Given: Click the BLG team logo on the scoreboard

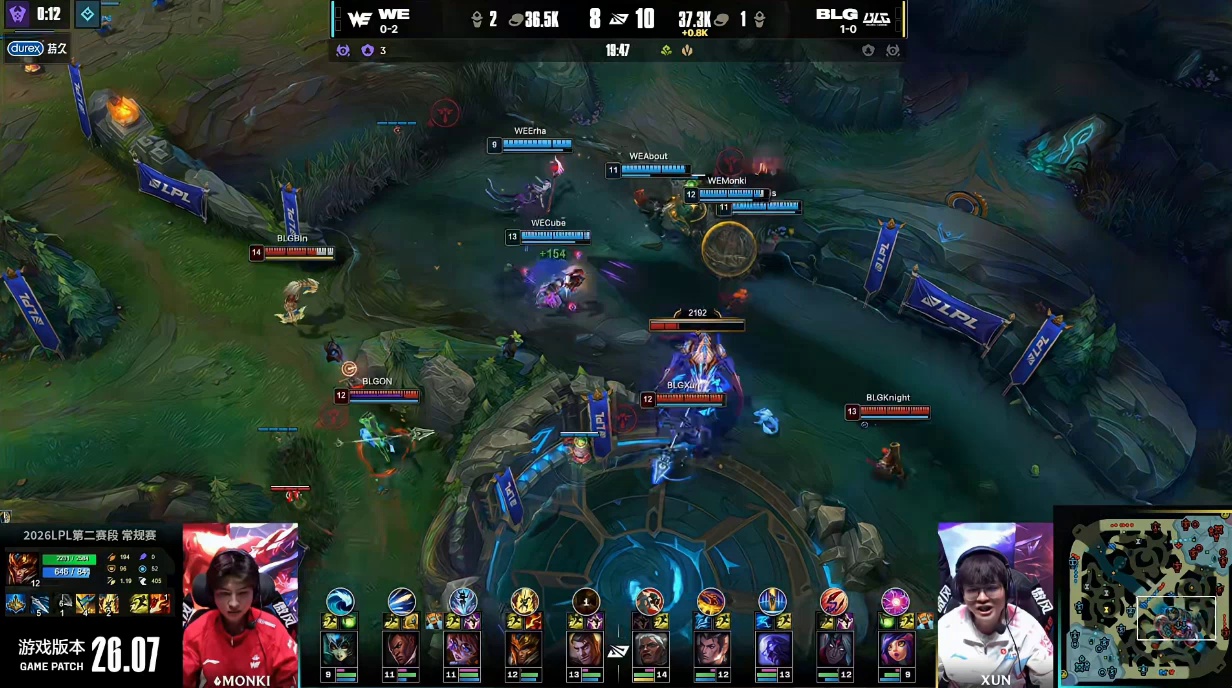Looking at the screenshot, I should pos(877,18).
